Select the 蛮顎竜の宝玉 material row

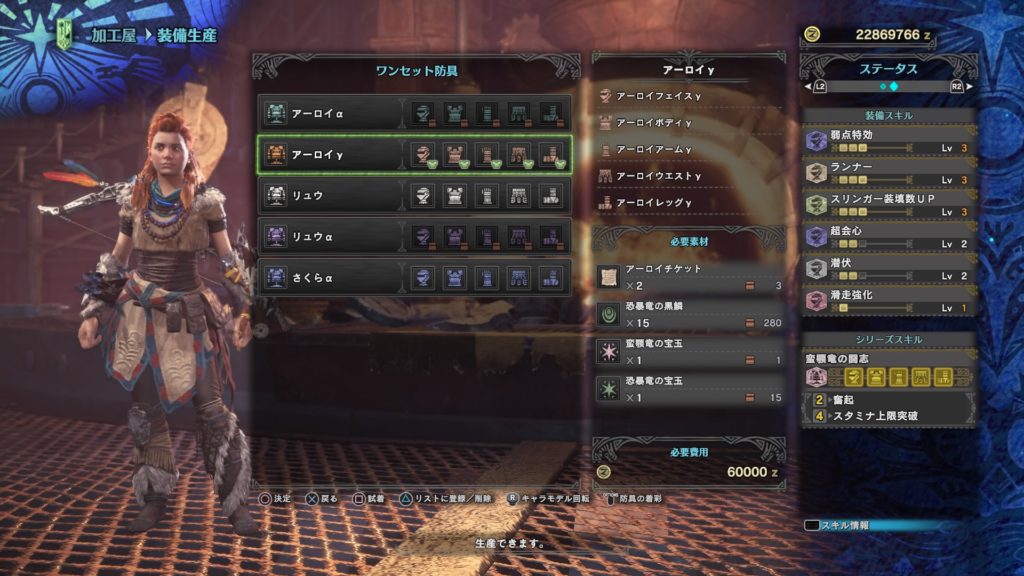pos(688,351)
